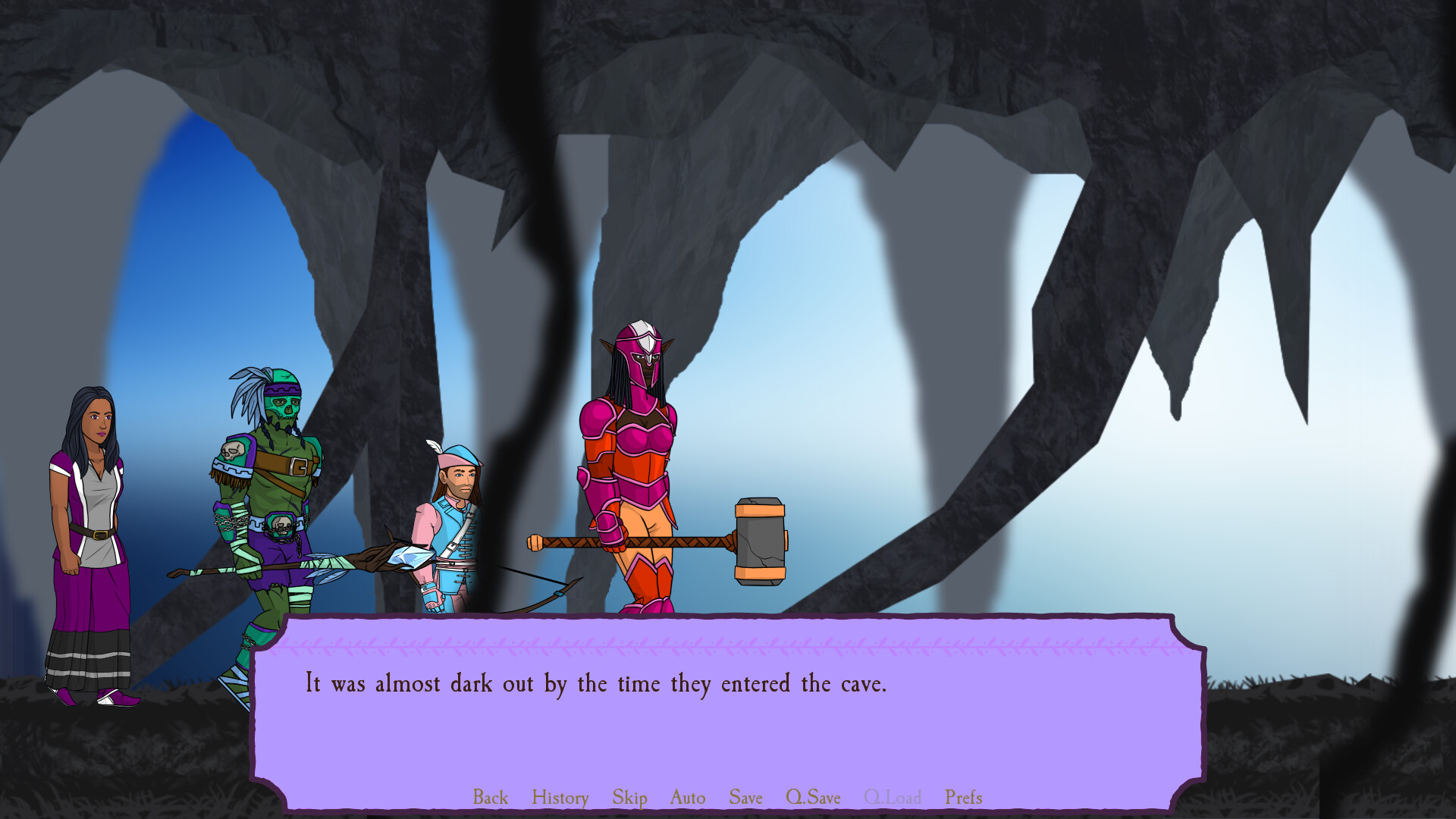The height and width of the screenshot is (819, 1456).
Task: Click the greyed-out Q.Load button
Action: coord(893,797)
